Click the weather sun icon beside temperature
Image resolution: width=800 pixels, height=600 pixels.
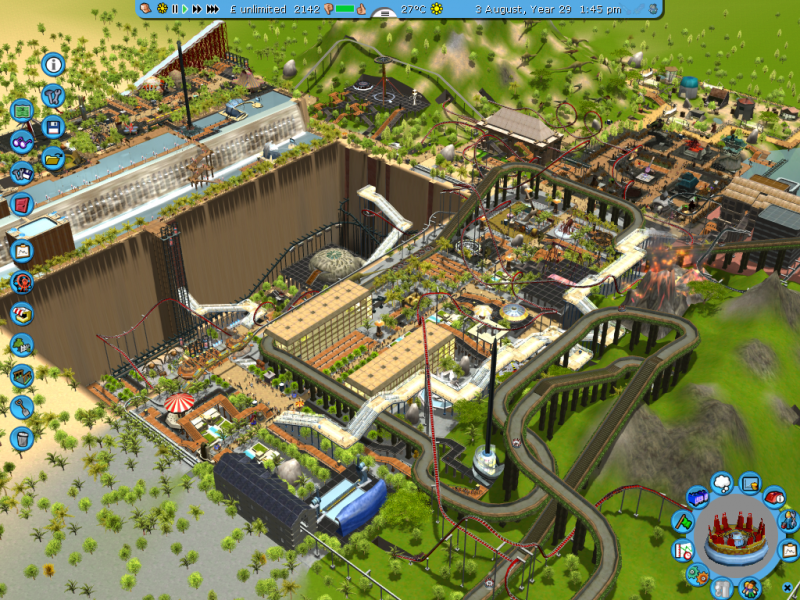coord(439,9)
